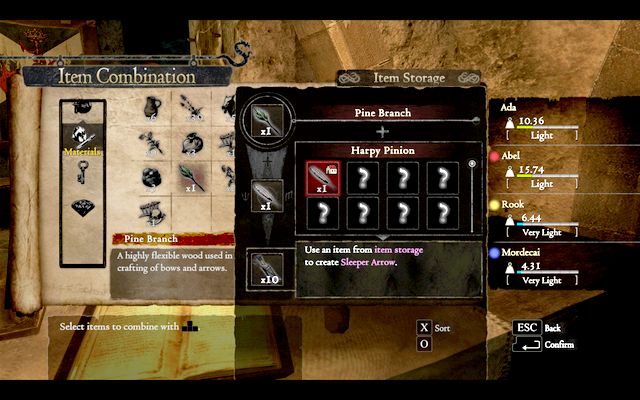Switch to the Materials category tab

[83, 137]
